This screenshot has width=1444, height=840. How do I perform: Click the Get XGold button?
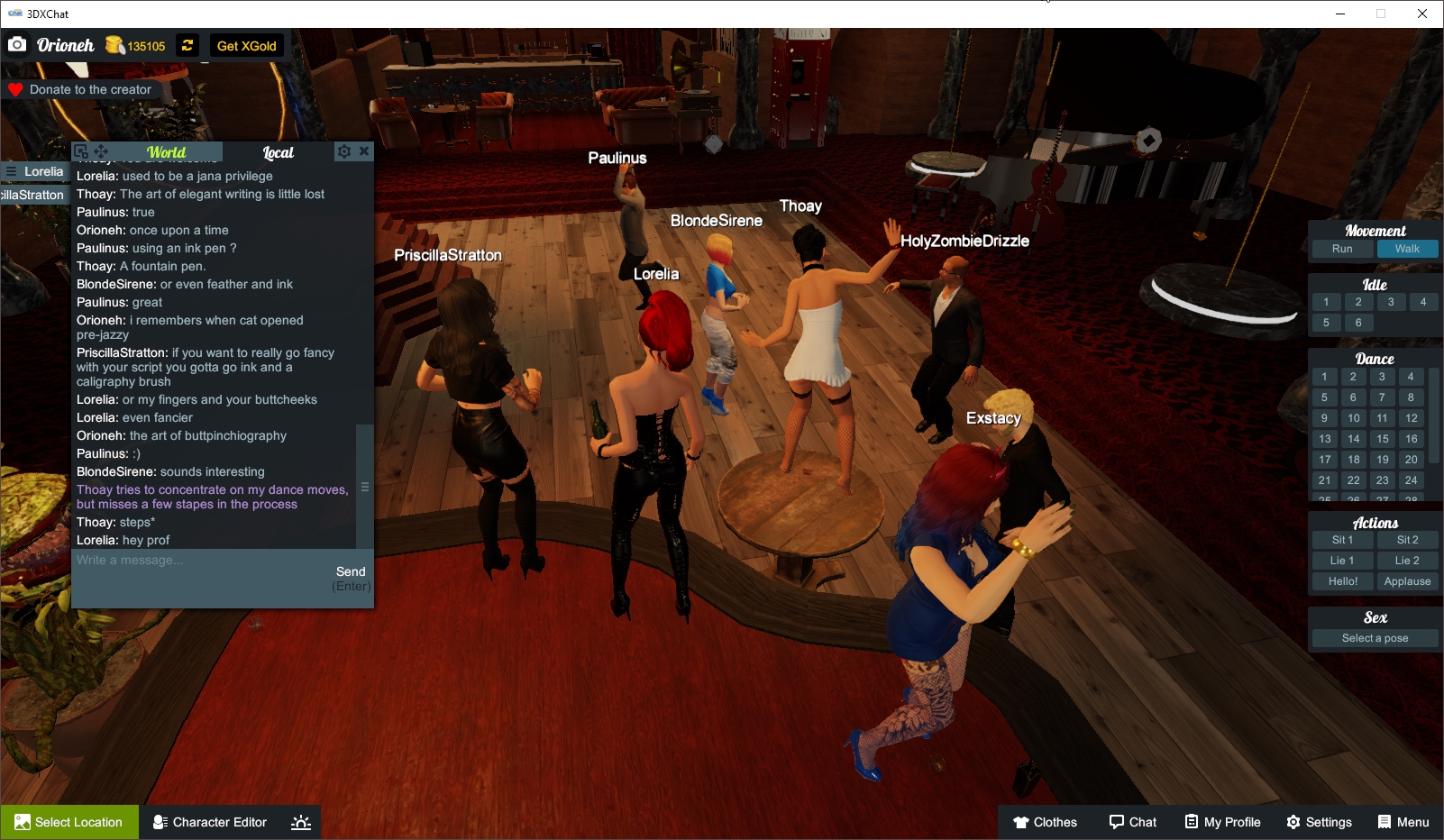(246, 44)
